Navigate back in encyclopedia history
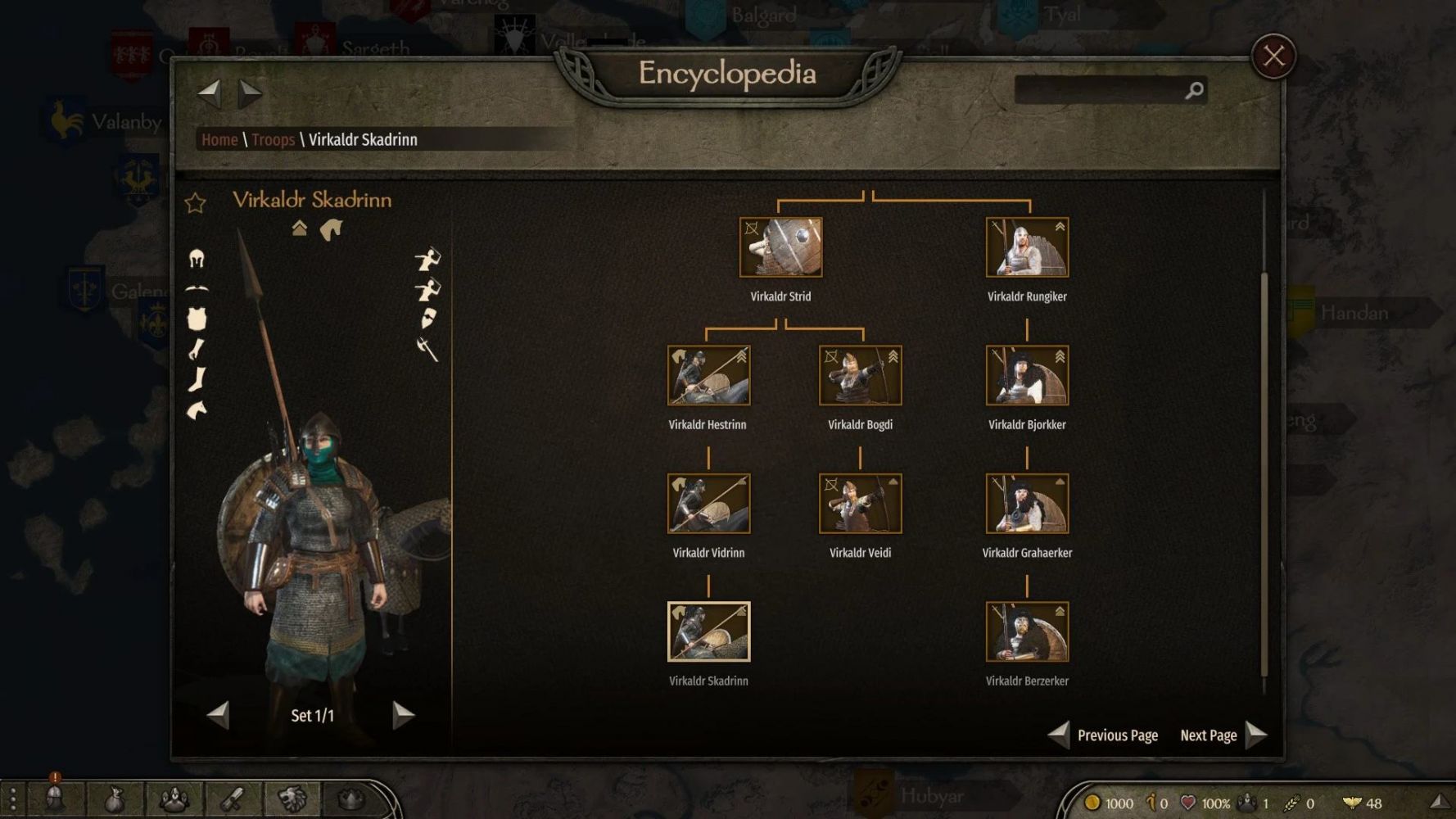Image resolution: width=1456 pixels, height=819 pixels. point(210,93)
